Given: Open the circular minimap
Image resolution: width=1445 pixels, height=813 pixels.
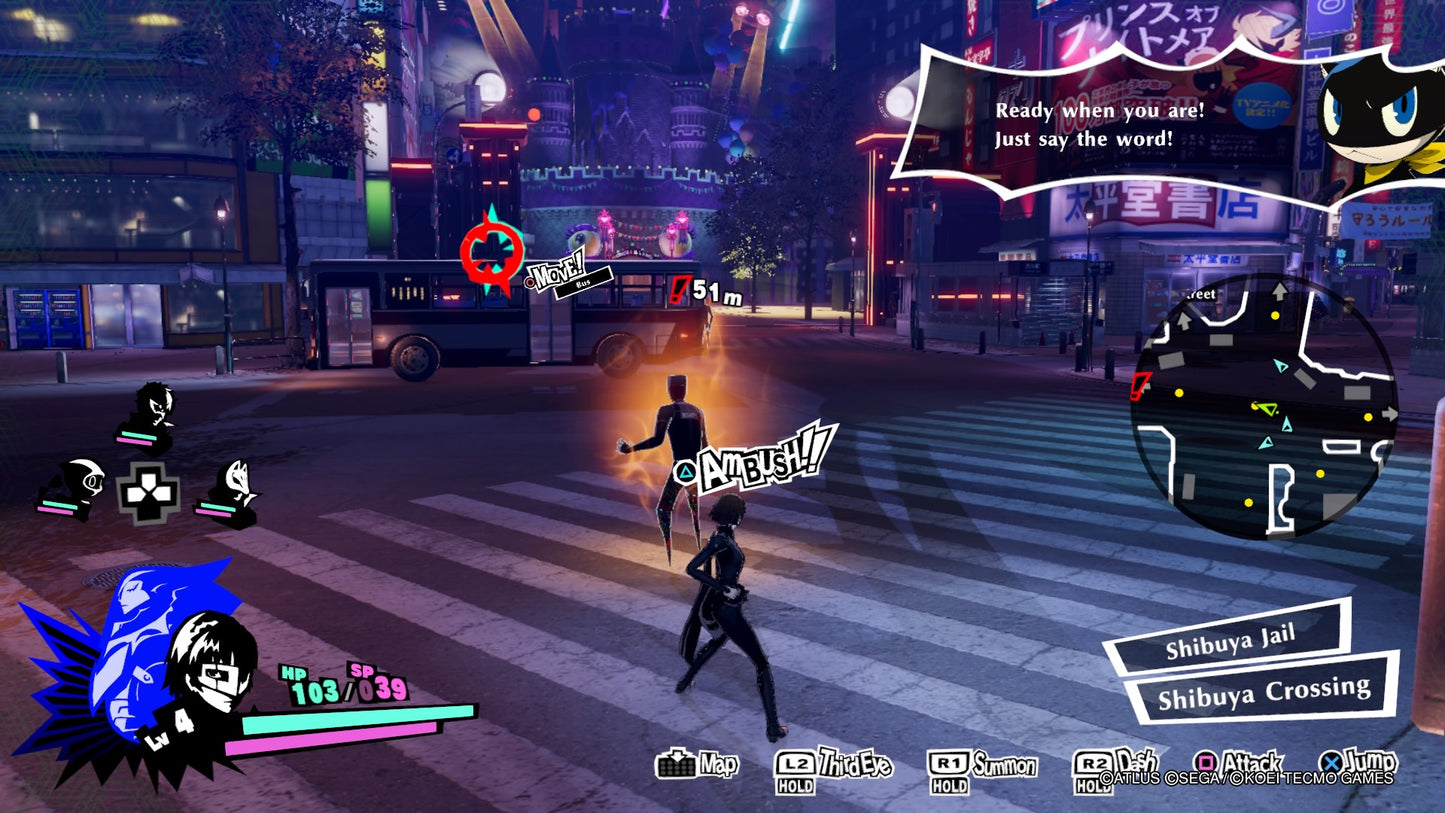Looking at the screenshot, I should (1264, 406).
